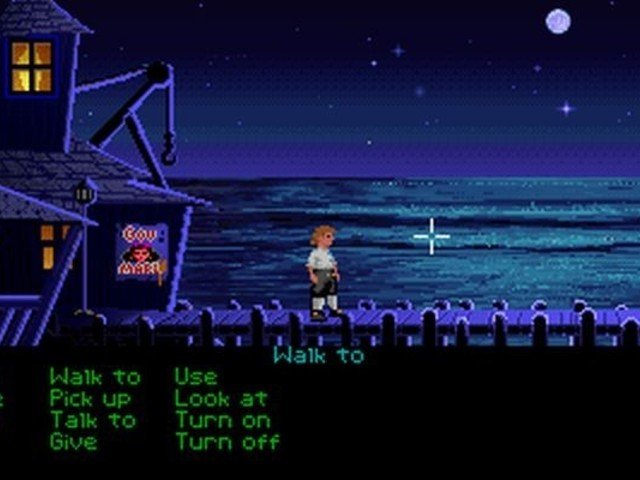Click the "Give" verb
This screenshot has height=480, width=640.
(x=73, y=441)
